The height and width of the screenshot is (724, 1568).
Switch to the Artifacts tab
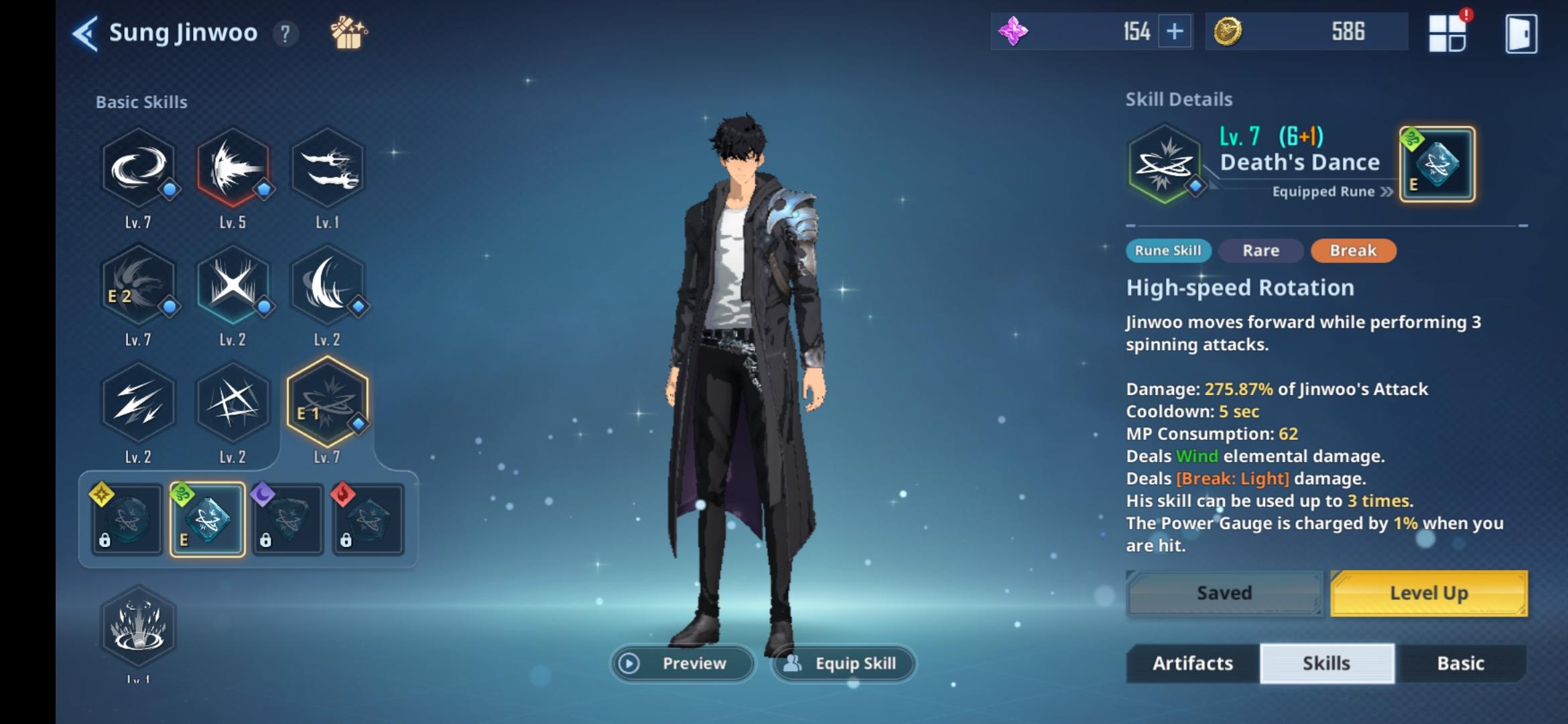[x=1192, y=663]
